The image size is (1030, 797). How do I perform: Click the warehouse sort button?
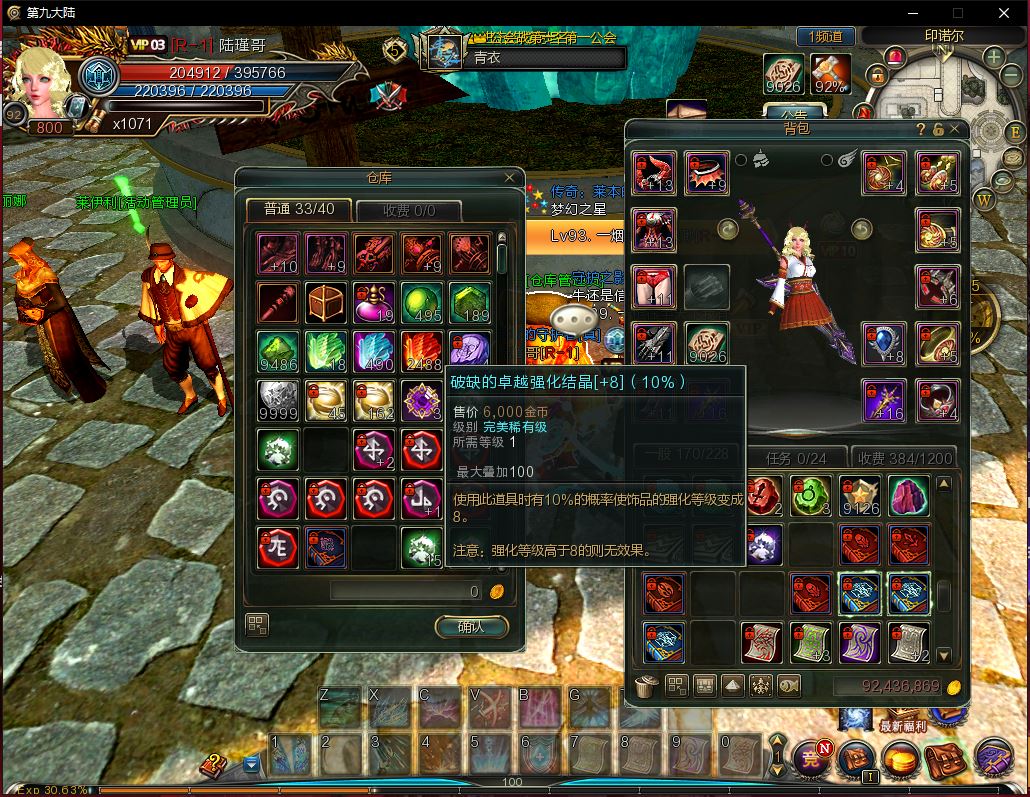[257, 626]
